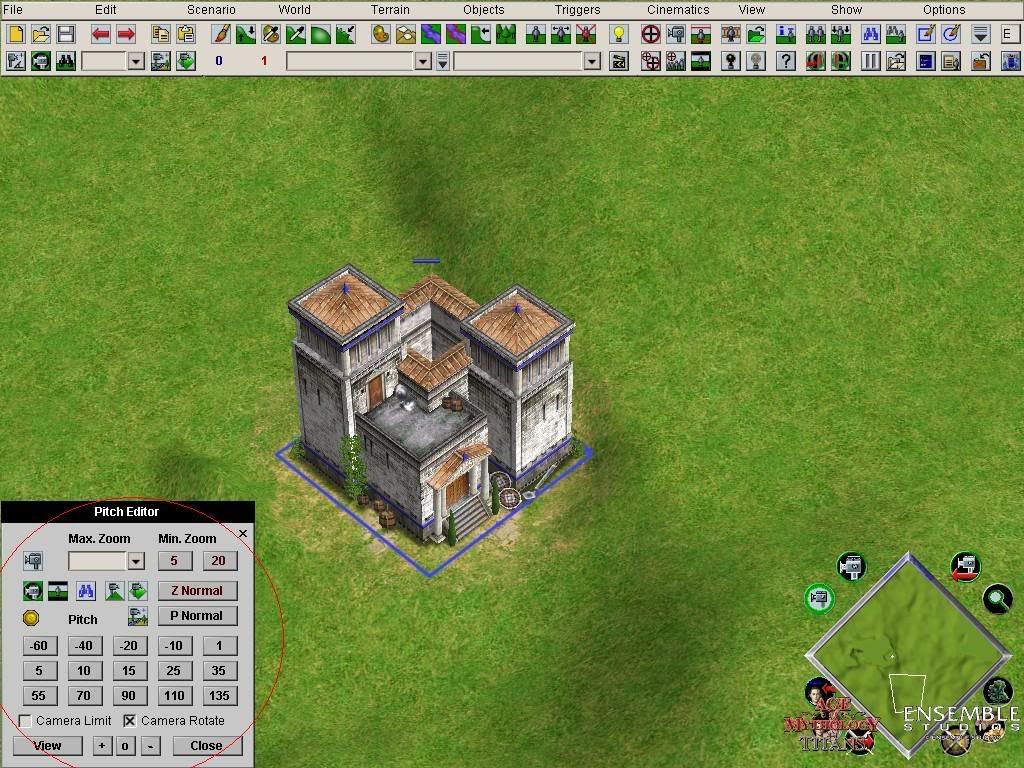Choose the 90 pitch preset
1024x768 pixels.
[x=128, y=696]
